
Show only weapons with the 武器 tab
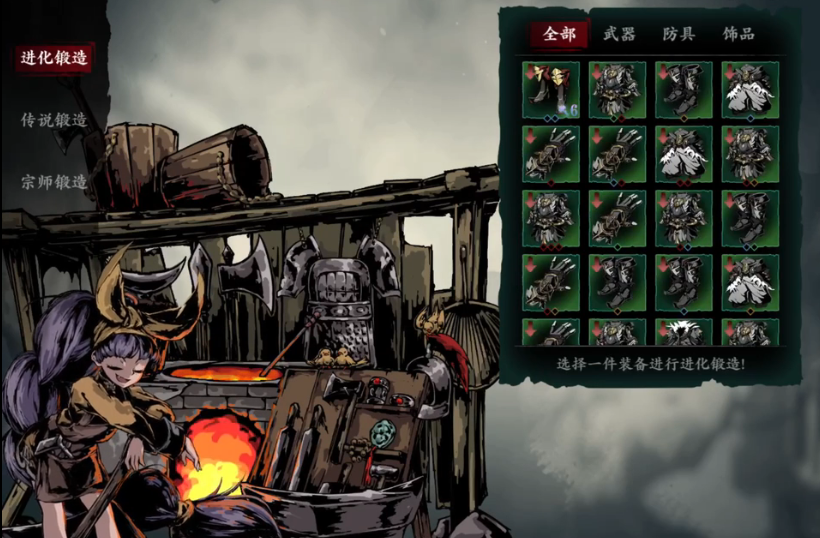pos(619,34)
